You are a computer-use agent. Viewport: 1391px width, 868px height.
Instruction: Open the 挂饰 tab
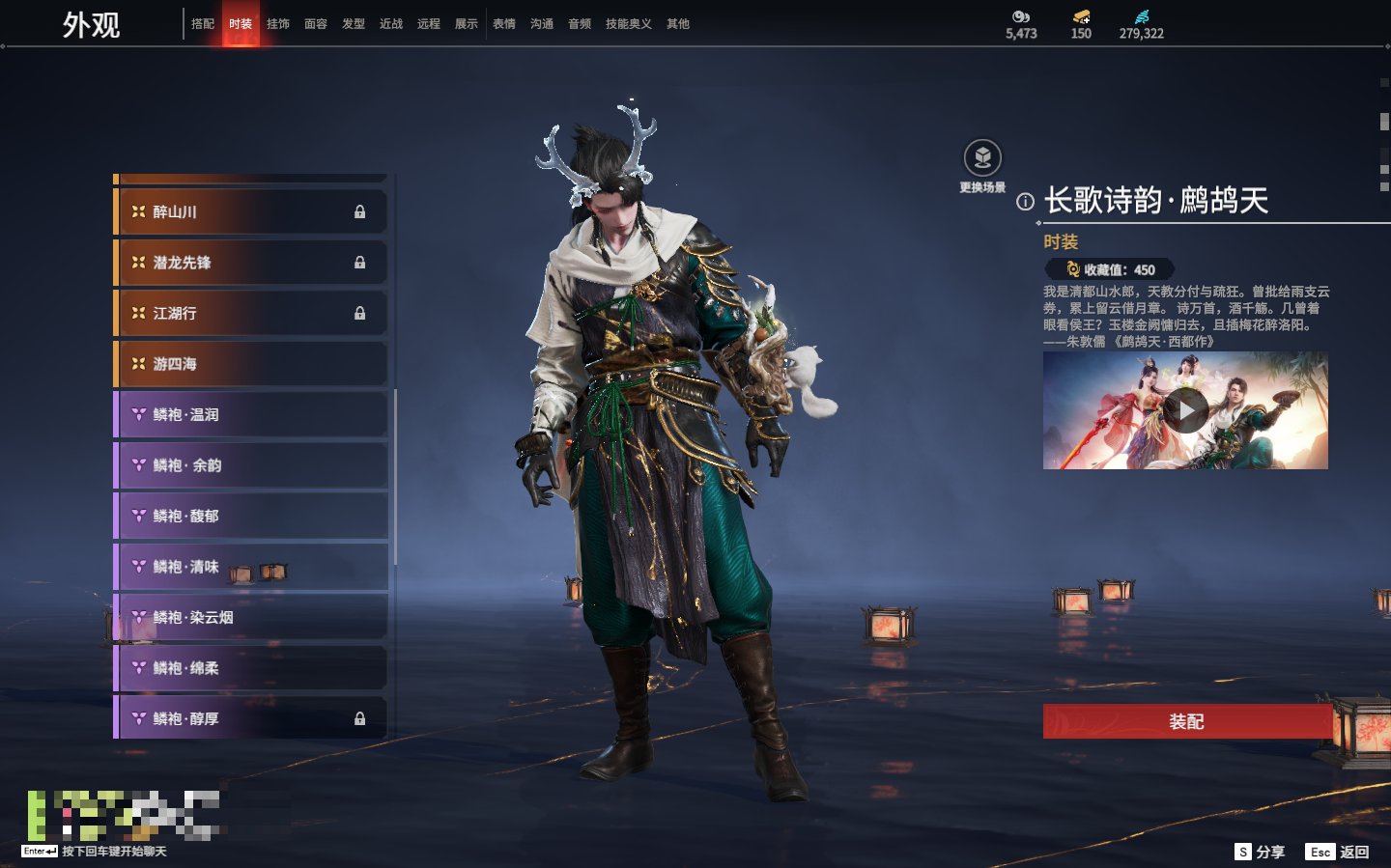278,24
